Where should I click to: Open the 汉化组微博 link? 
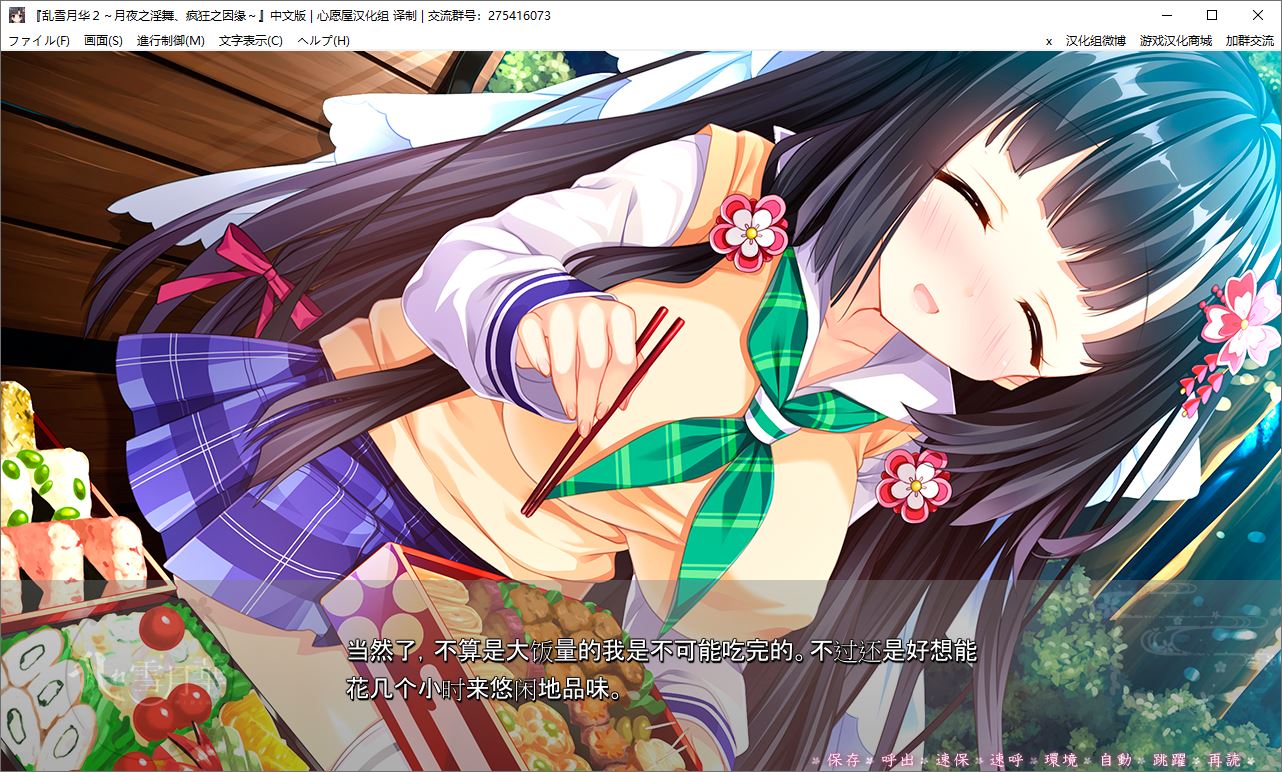point(1096,41)
